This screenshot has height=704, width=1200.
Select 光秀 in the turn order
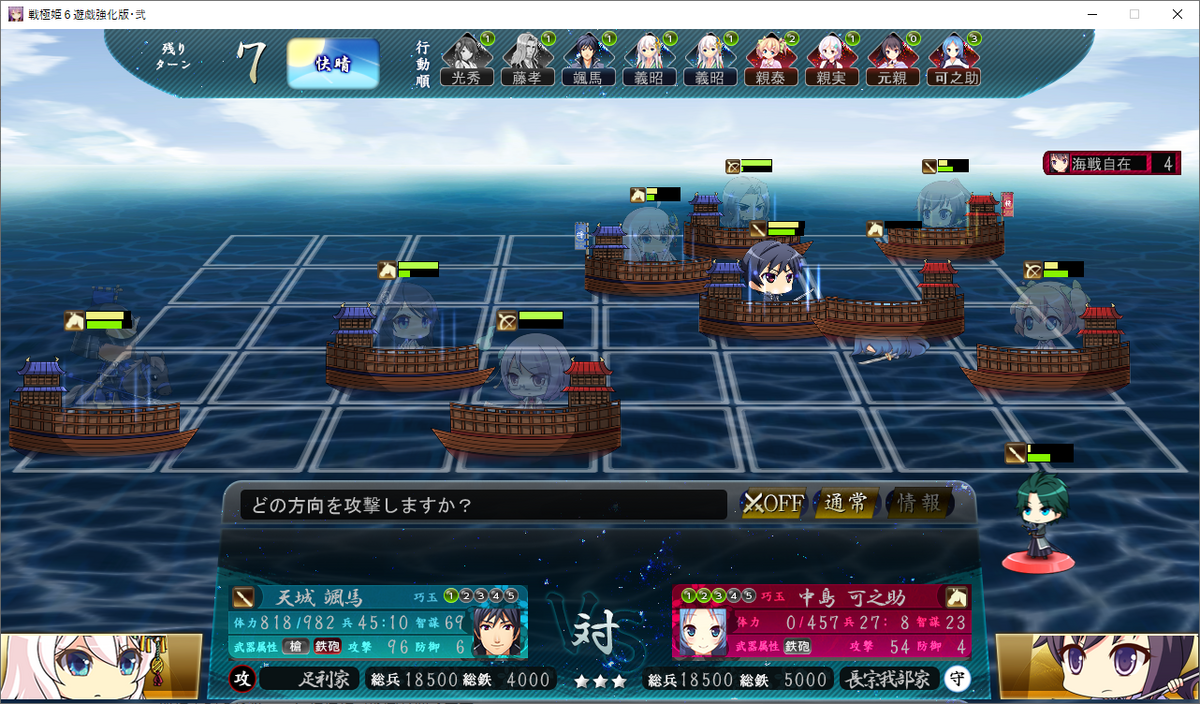(465, 60)
